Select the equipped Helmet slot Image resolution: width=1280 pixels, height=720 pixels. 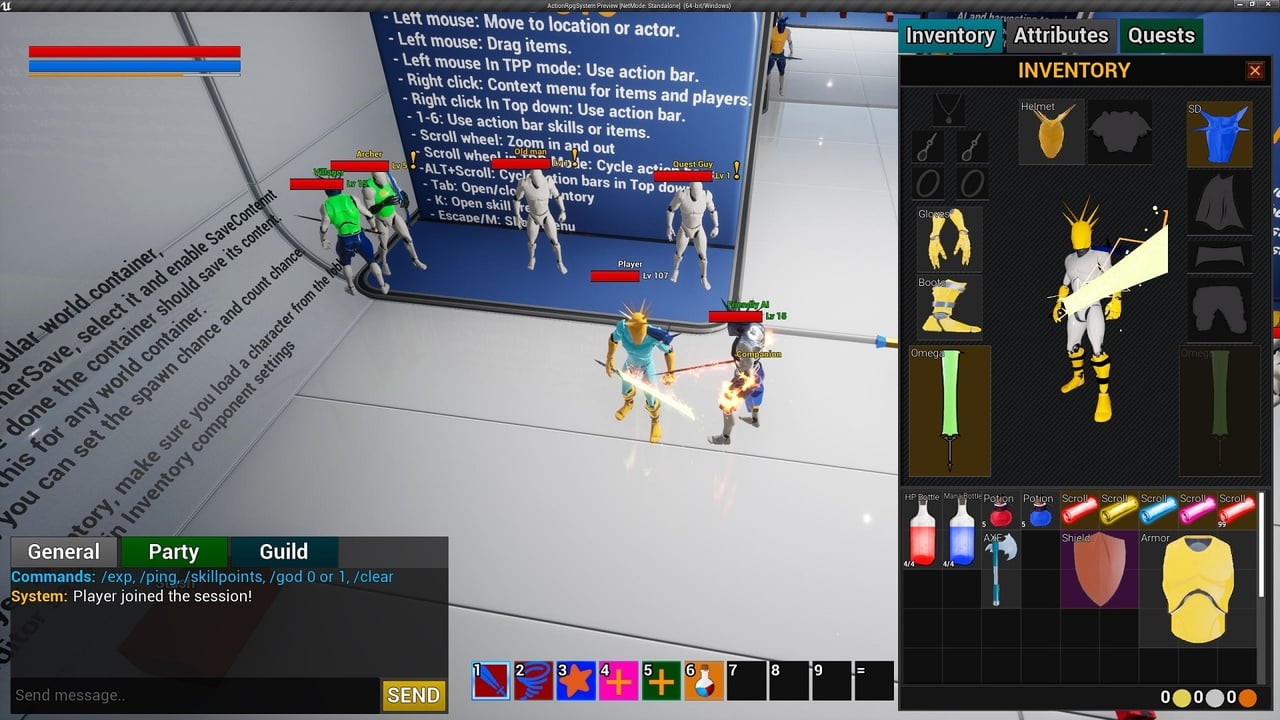(x=1051, y=132)
